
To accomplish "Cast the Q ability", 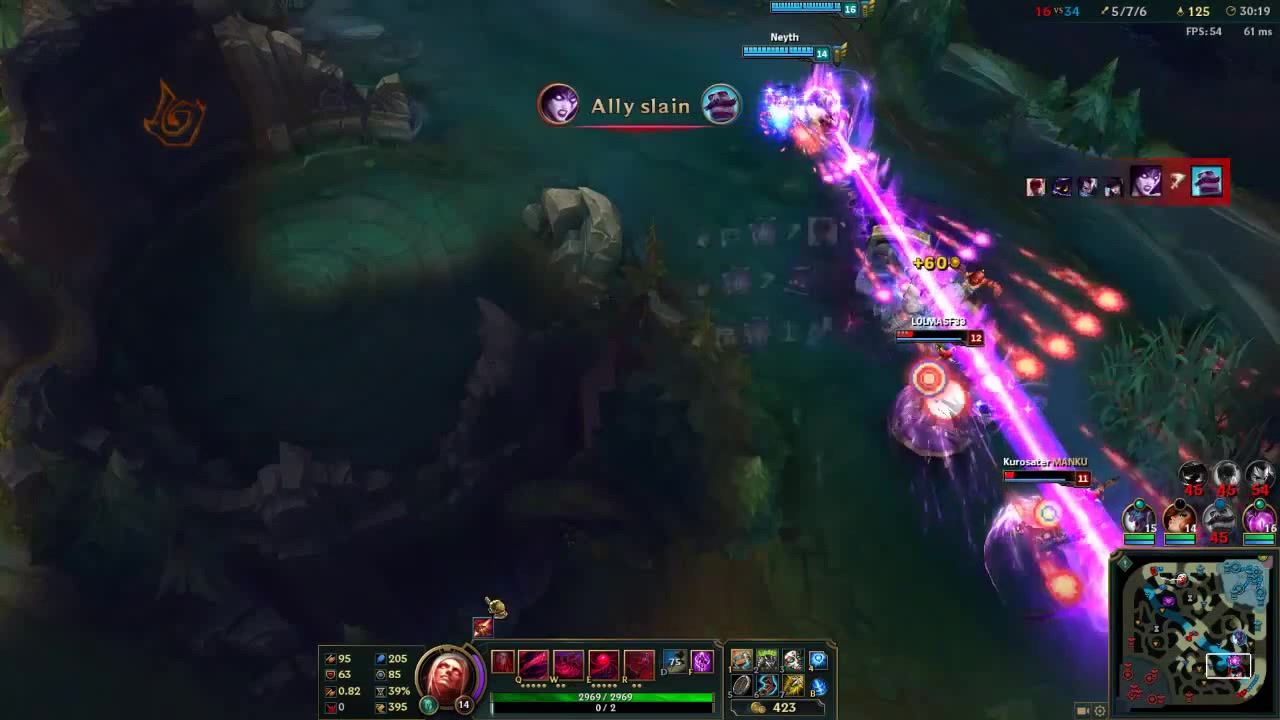I will [532, 663].
